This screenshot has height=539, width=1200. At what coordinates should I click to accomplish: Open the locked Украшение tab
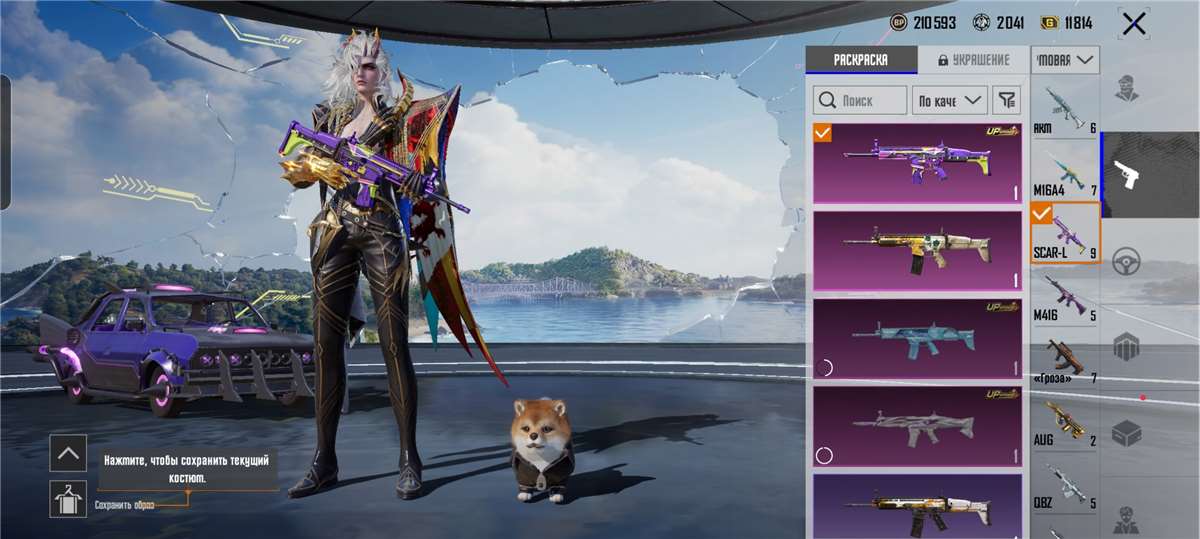coord(973,60)
